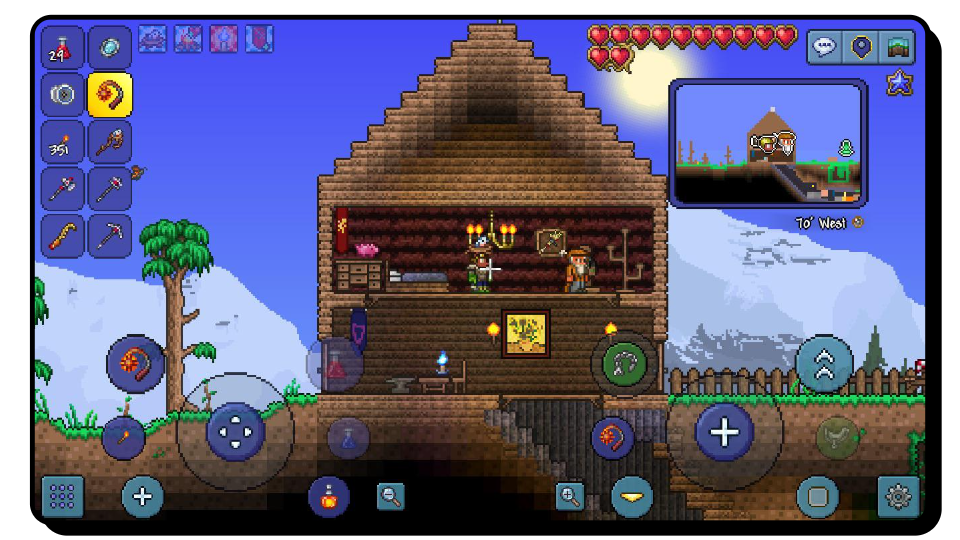Select the pickaxe in the hotbar
This screenshot has width=960, height=540.
point(109,236)
